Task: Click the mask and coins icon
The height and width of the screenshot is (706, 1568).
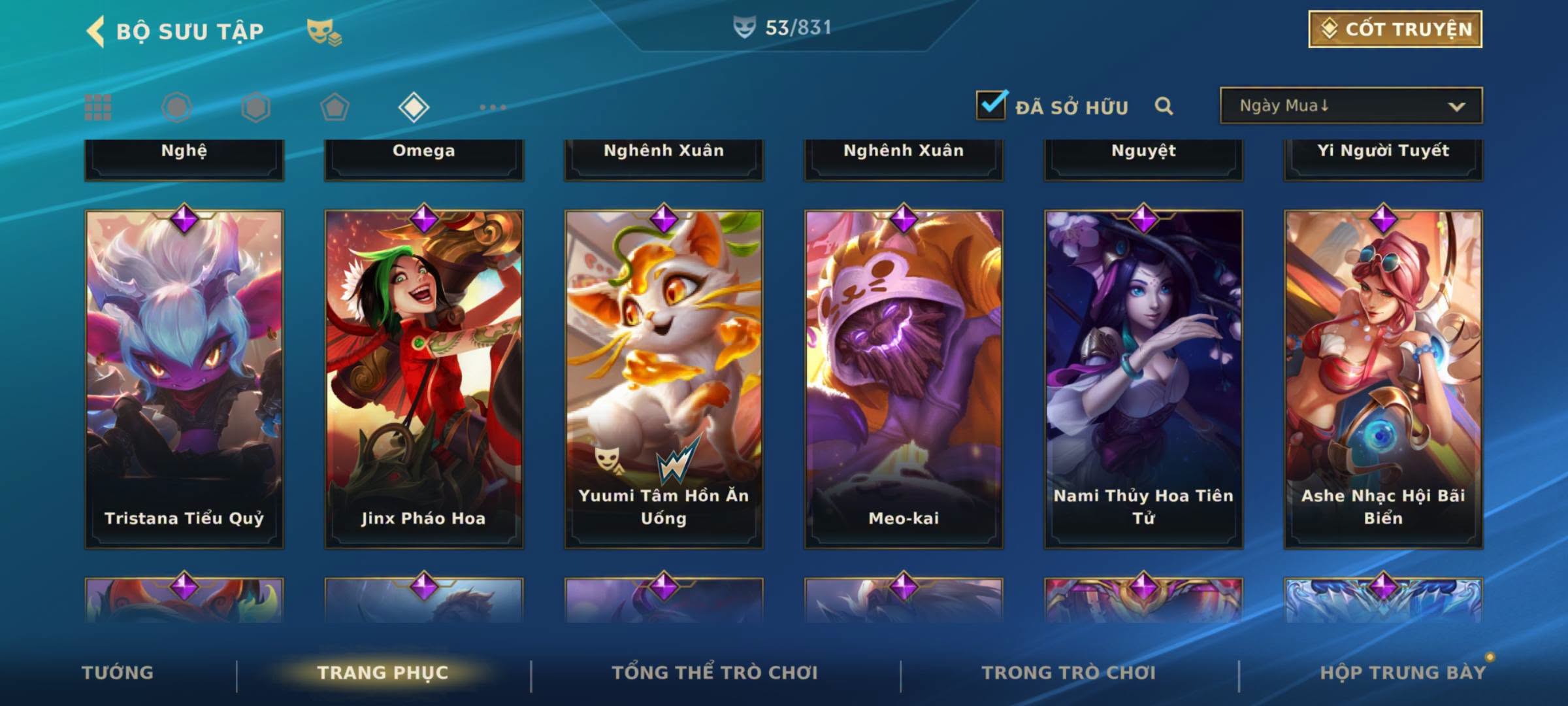Action: pyautogui.click(x=324, y=31)
